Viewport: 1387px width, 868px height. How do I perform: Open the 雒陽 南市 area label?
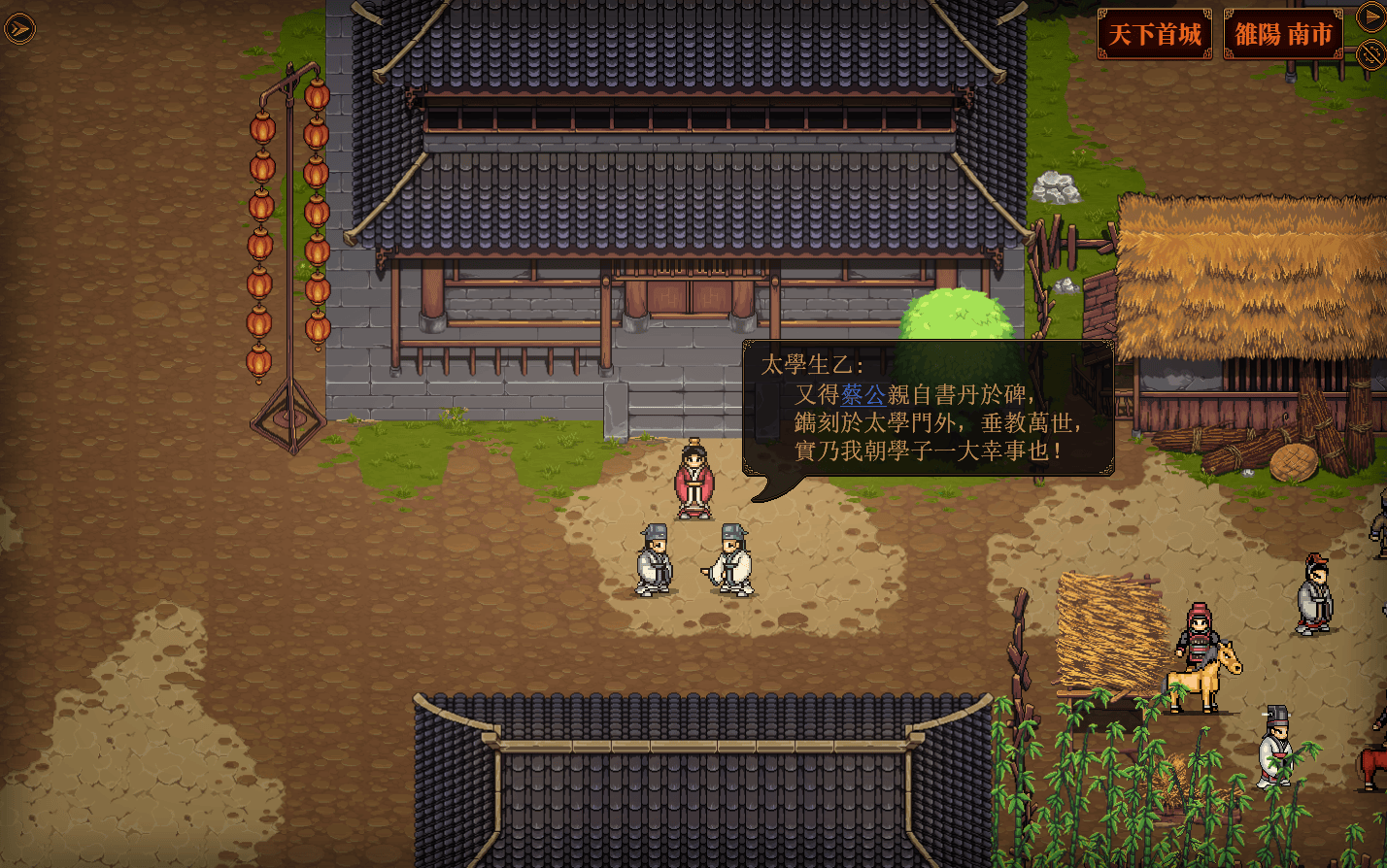coord(1282,35)
